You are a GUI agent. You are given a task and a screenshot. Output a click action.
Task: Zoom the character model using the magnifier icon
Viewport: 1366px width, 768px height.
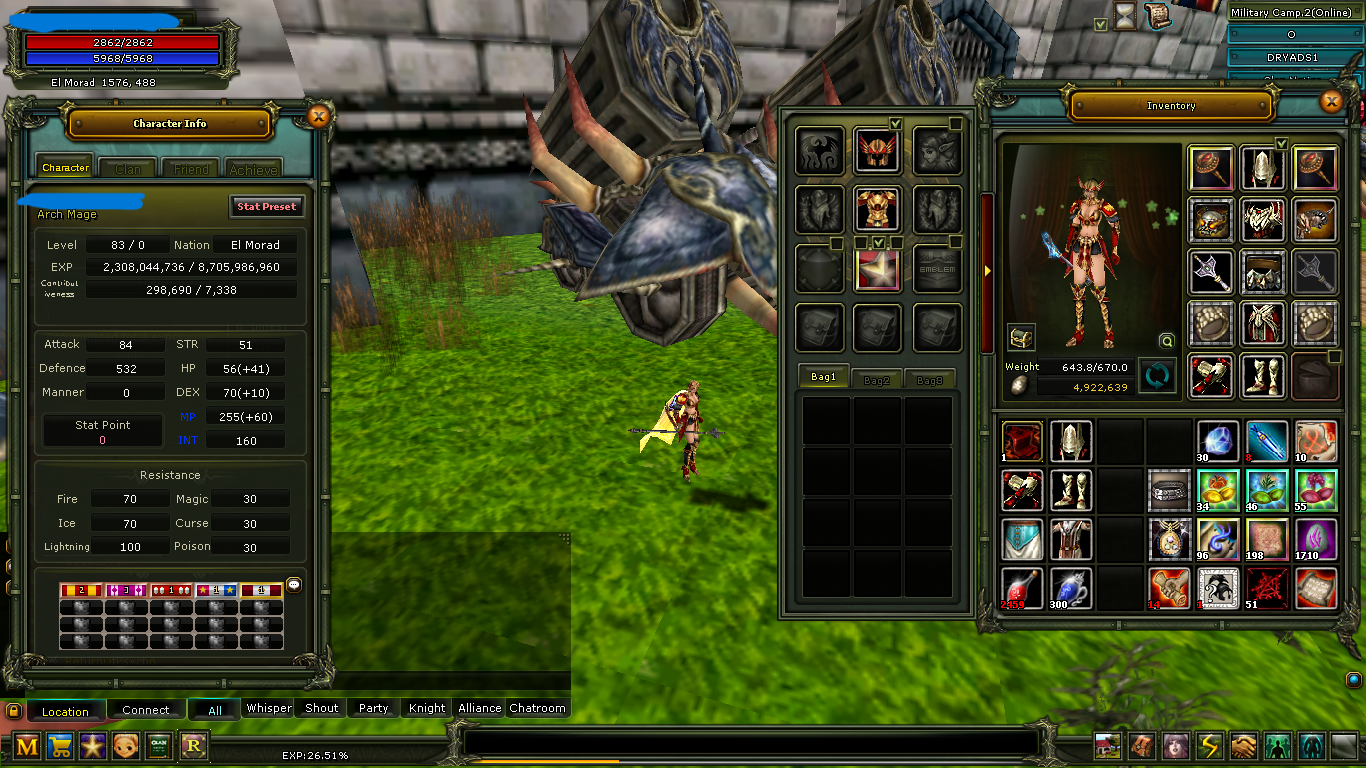coord(1167,340)
